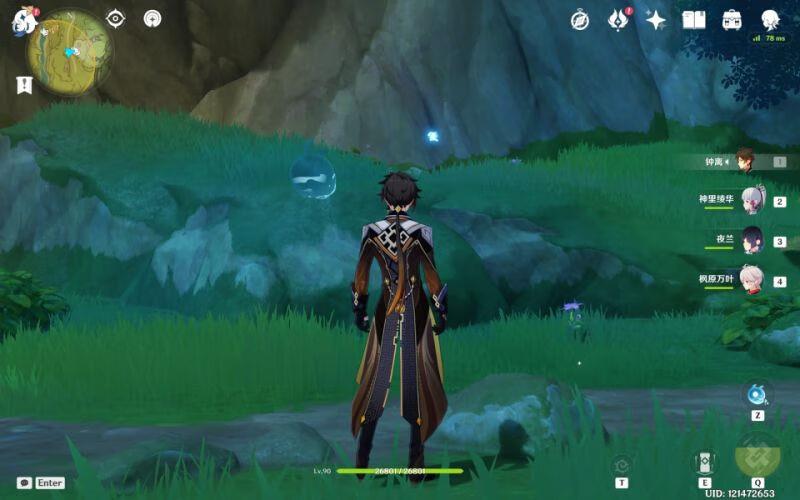
Task: Open the winged events icon with red notification
Action: pyautogui.click(x=618, y=20)
